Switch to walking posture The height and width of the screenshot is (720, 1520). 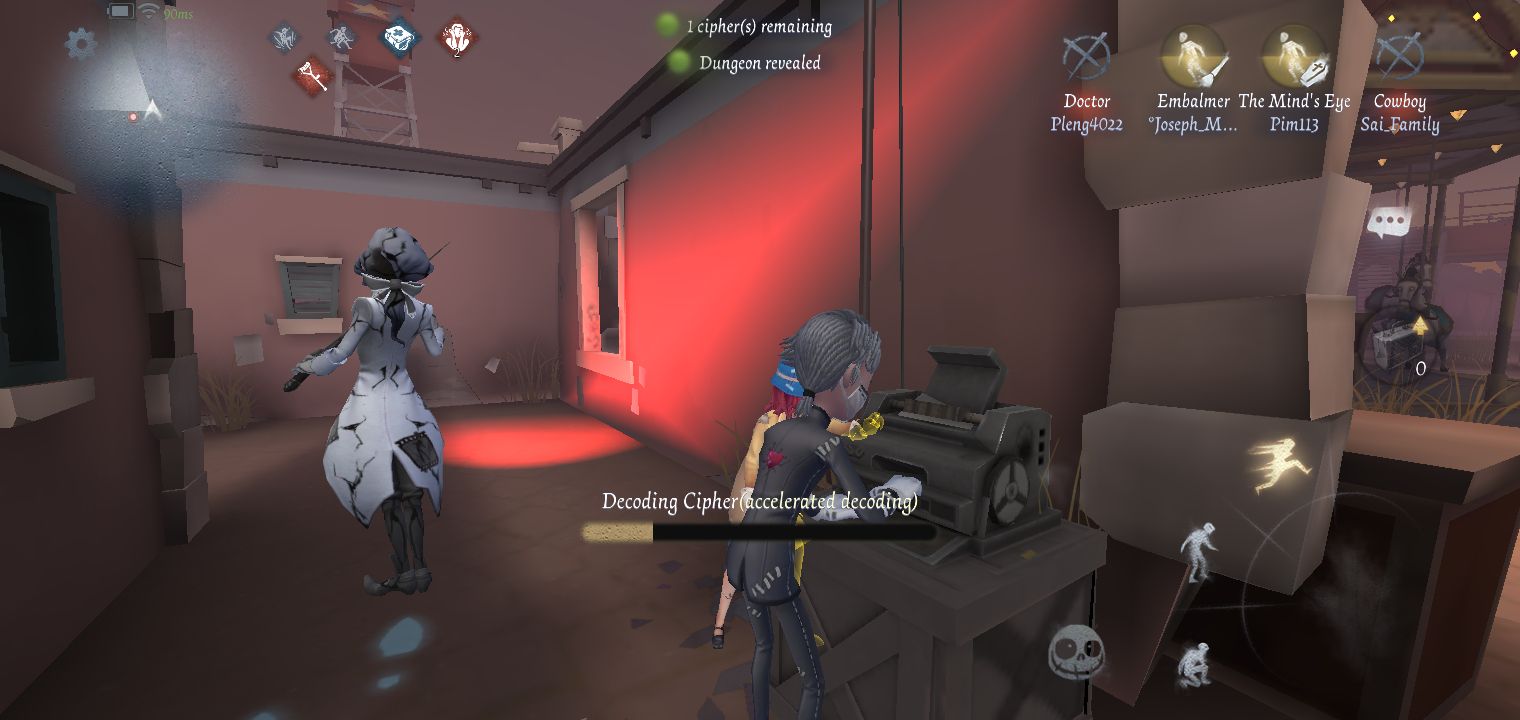tap(1198, 549)
